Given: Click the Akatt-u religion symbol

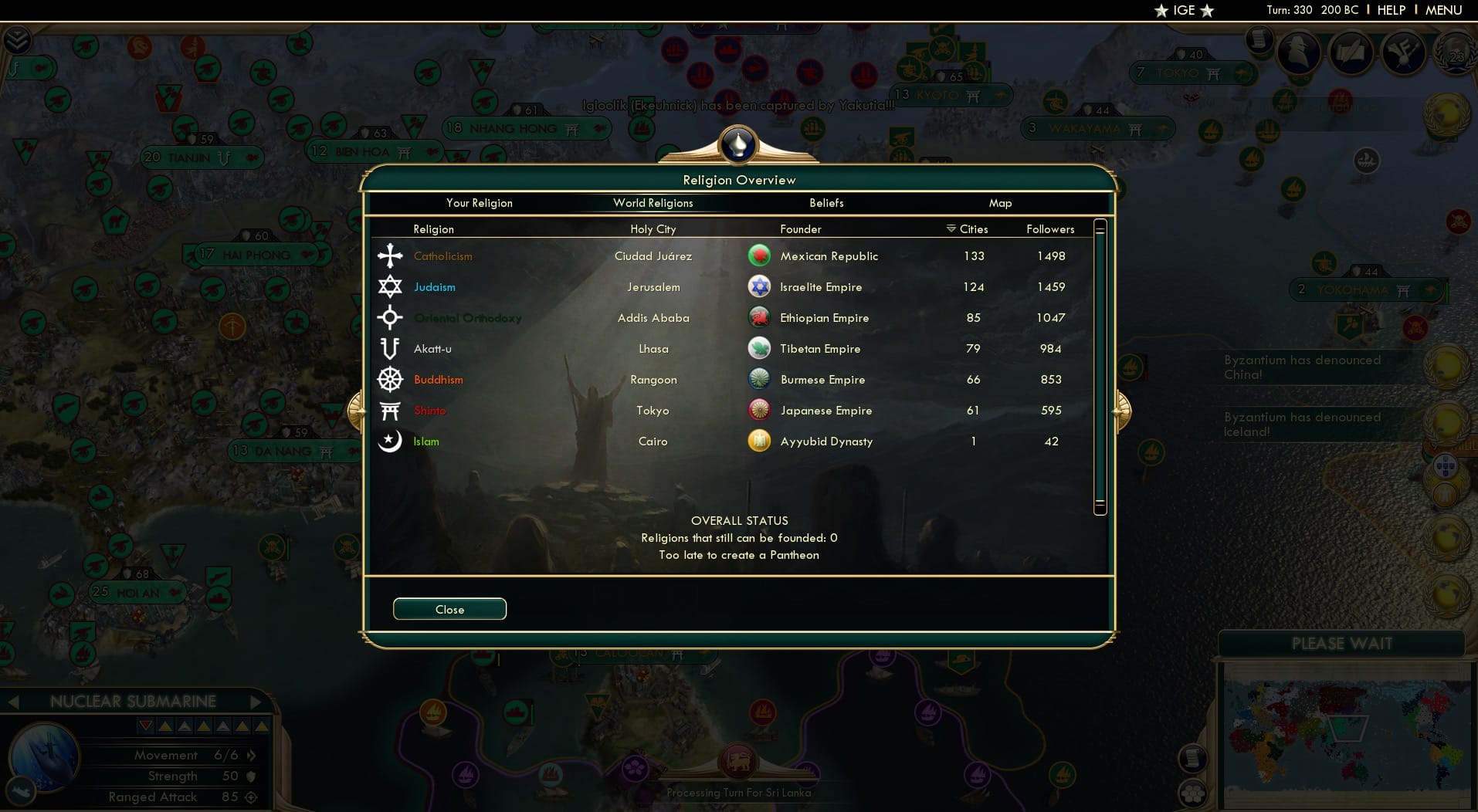Looking at the screenshot, I should pos(391,348).
